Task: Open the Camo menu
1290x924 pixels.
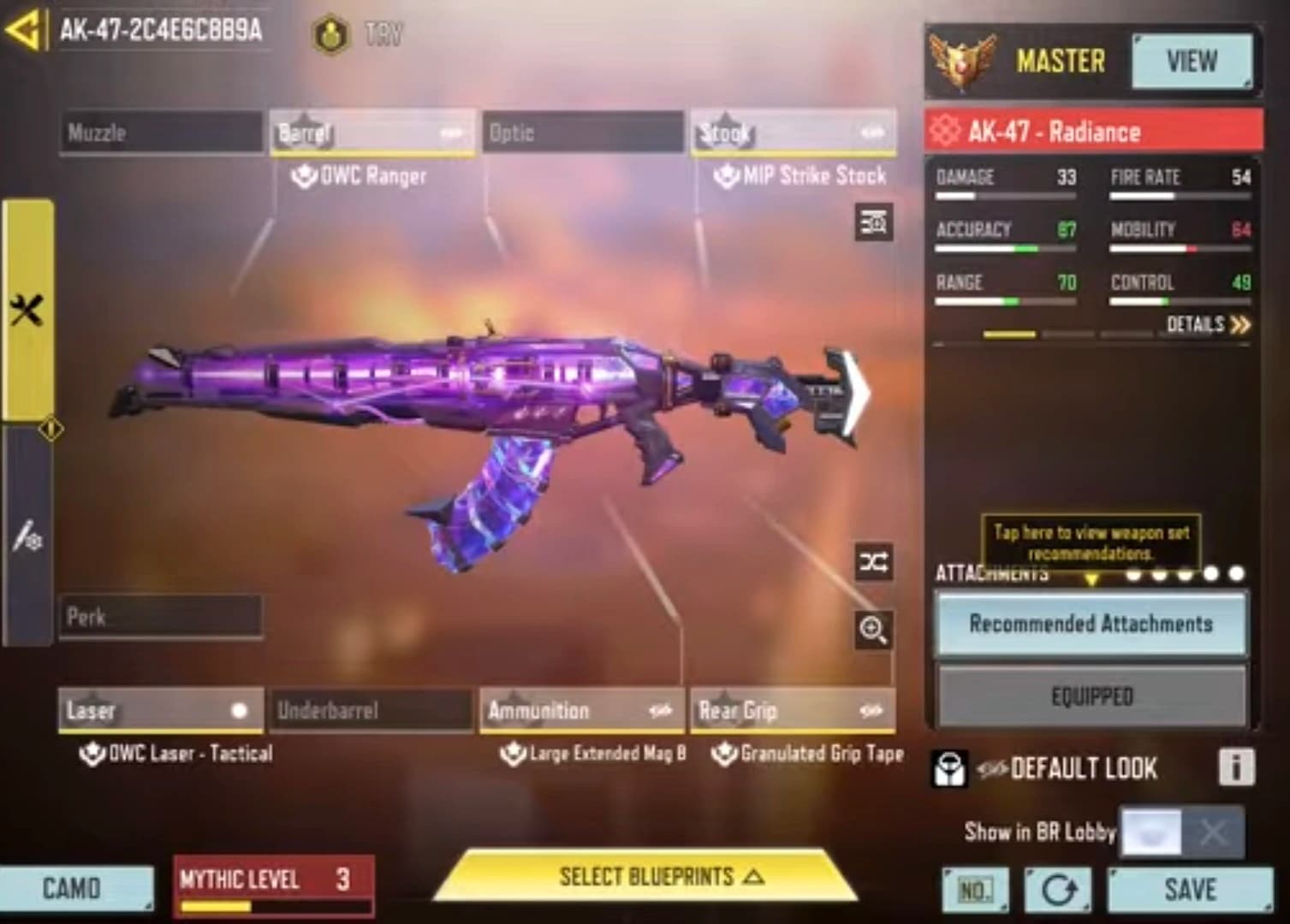Action: pos(75,888)
